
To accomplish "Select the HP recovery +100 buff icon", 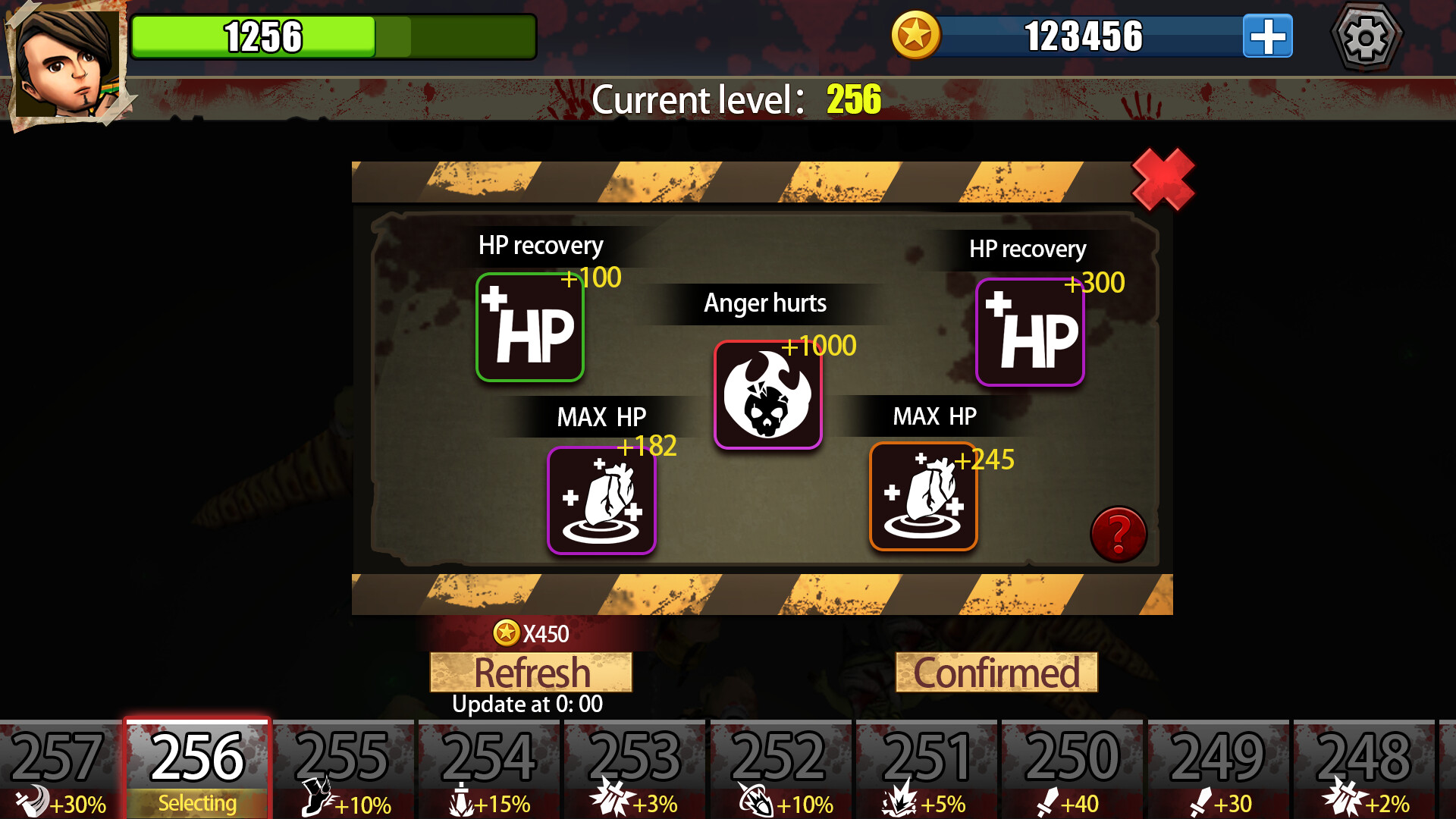I will click(529, 327).
